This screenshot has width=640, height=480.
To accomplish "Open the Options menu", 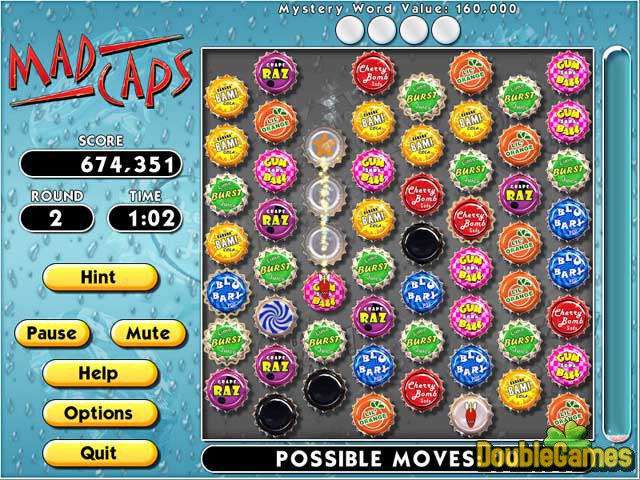I will tap(99, 413).
